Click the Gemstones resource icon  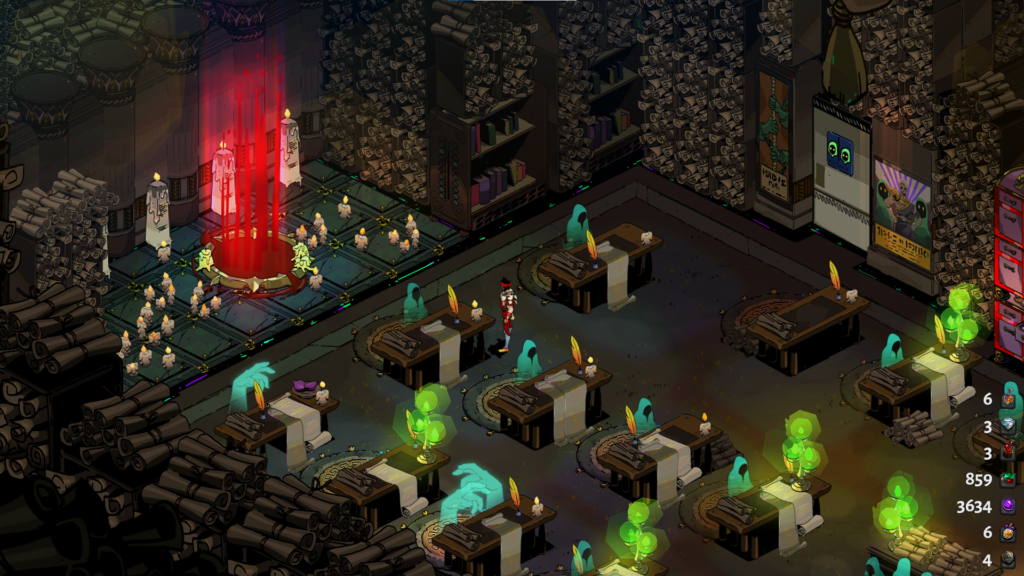[x=1010, y=479]
